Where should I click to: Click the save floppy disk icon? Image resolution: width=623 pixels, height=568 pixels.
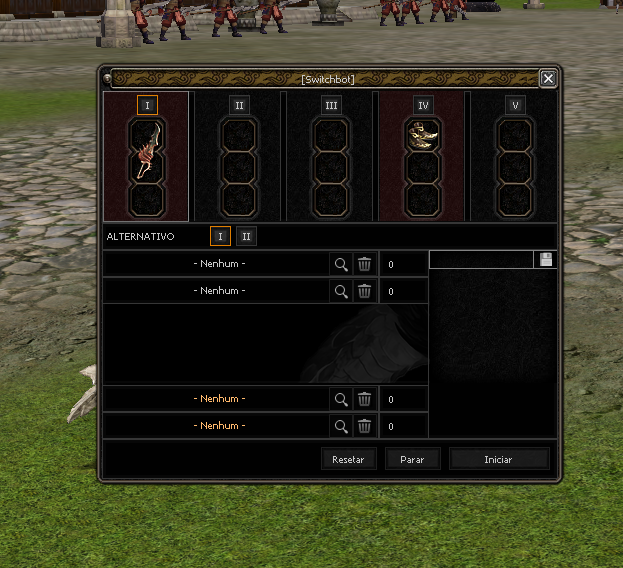[546, 259]
